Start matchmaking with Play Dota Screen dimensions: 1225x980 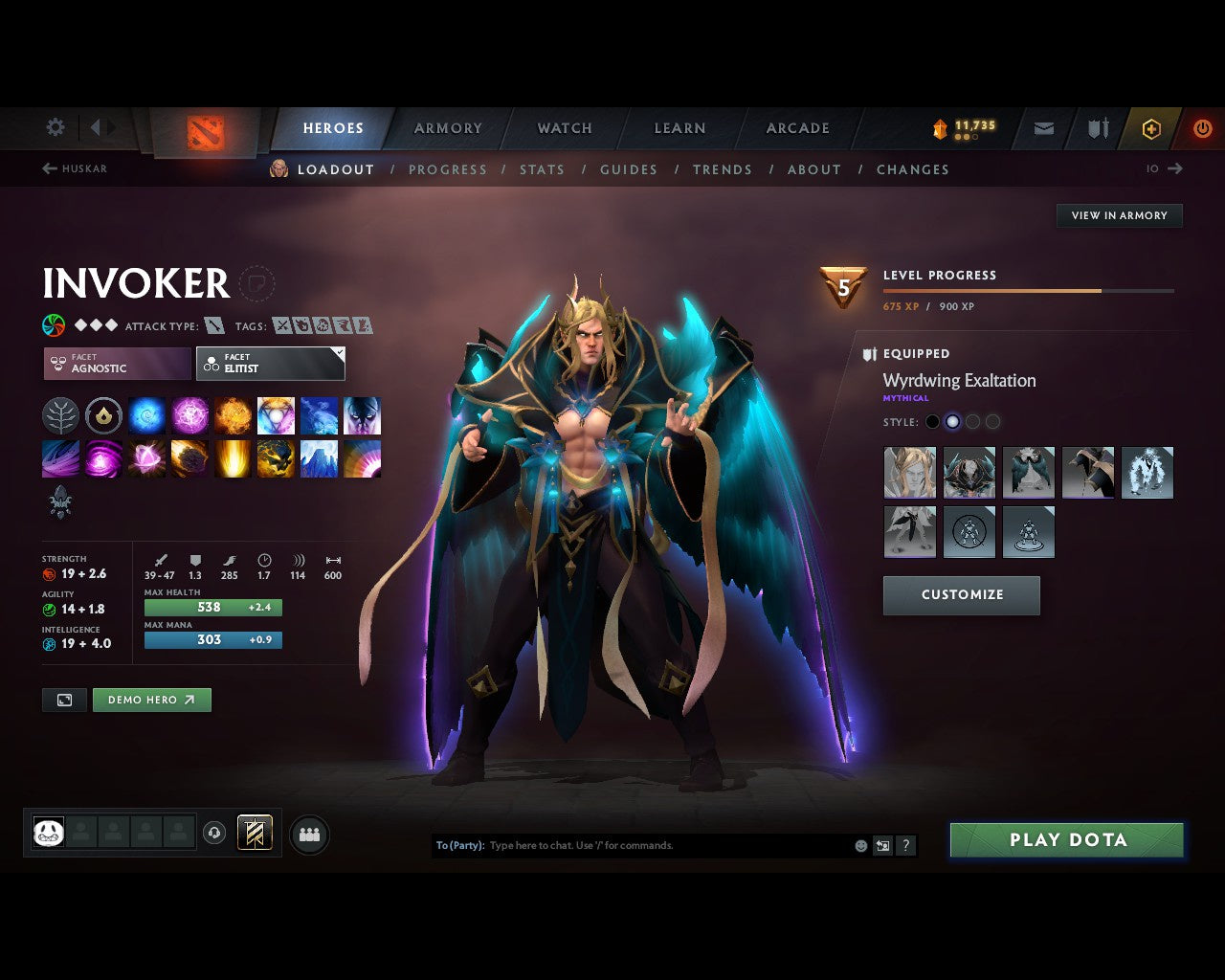coord(1067,840)
